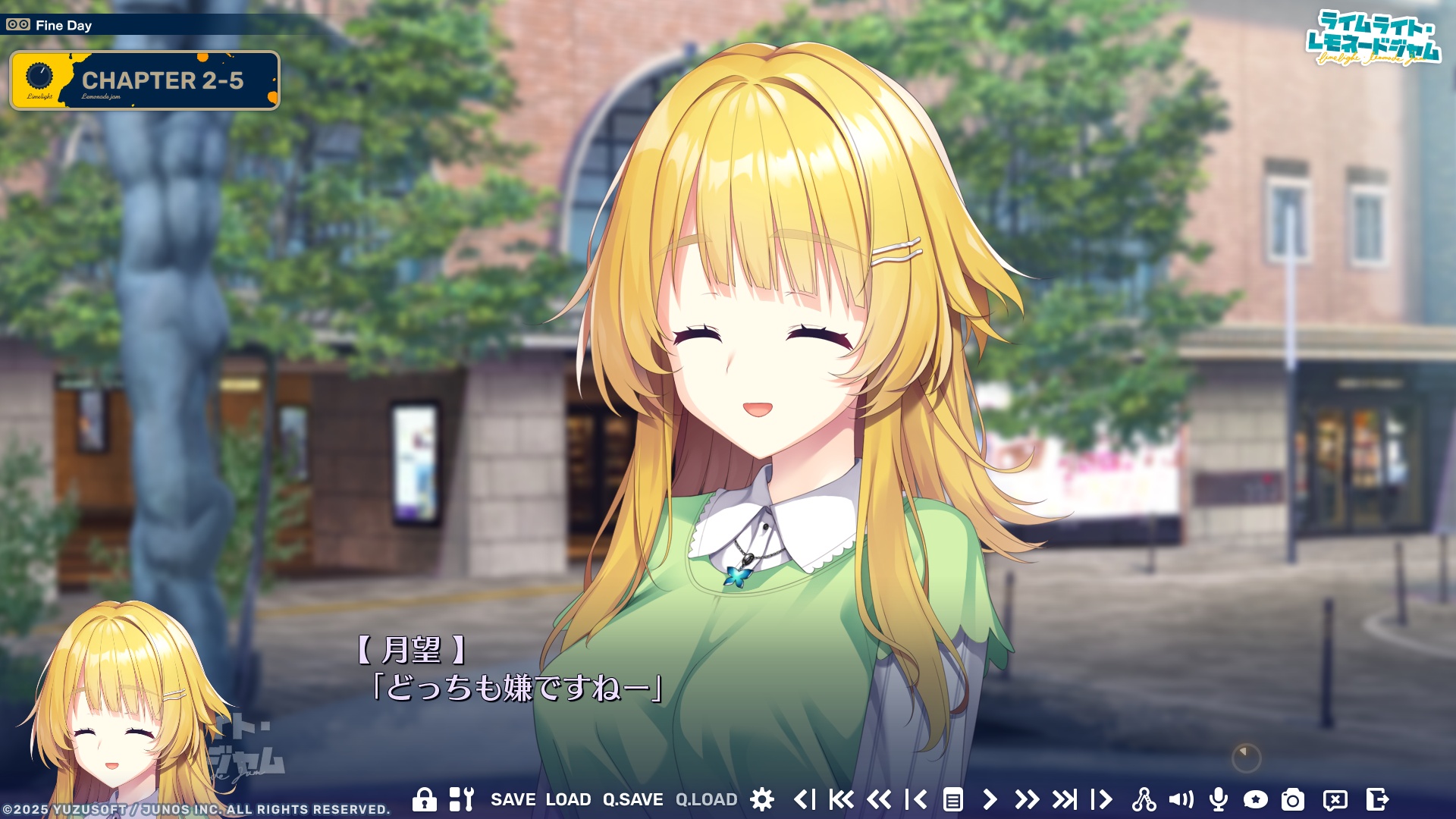Open the backlog text history icon

[952, 799]
